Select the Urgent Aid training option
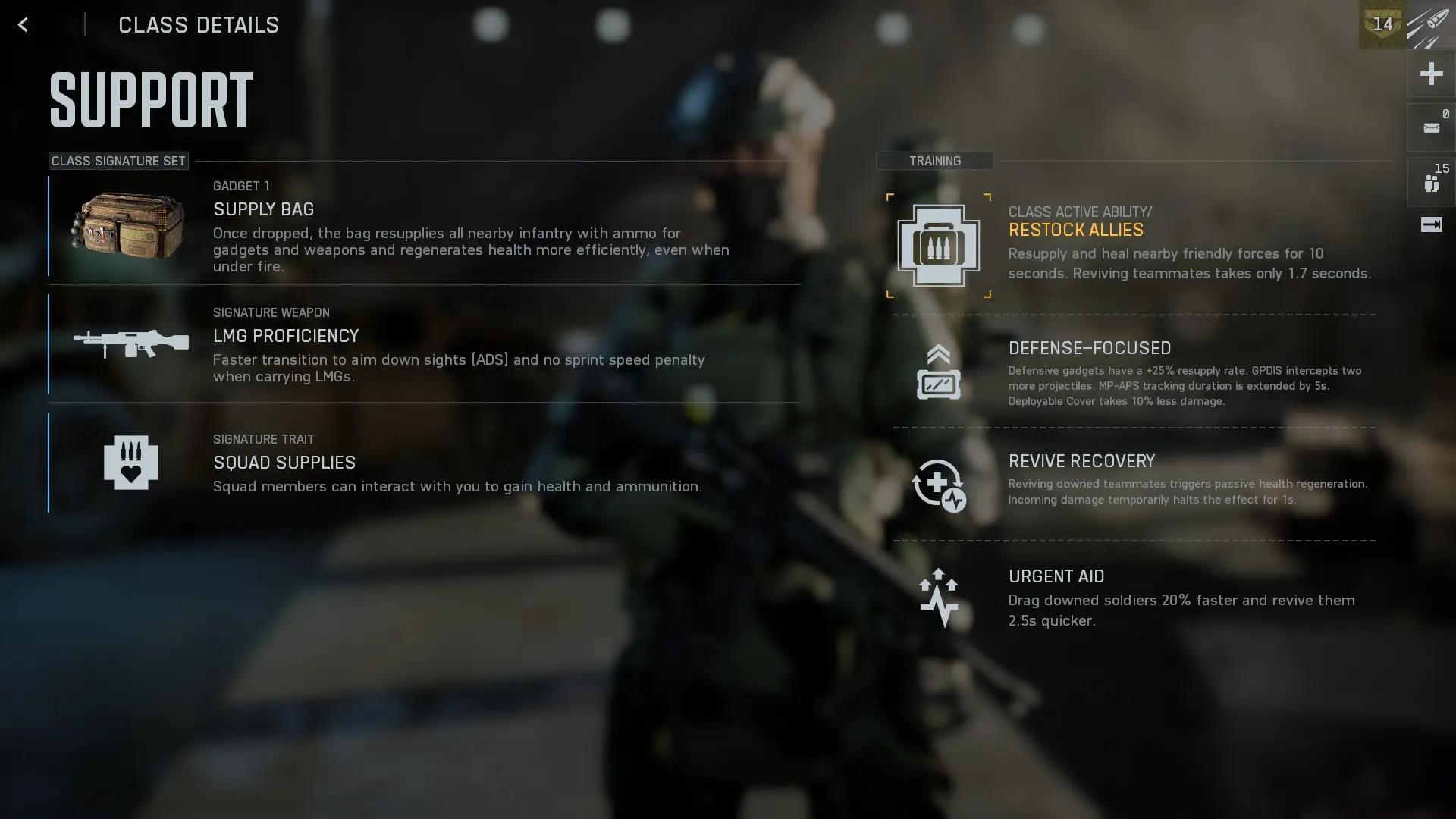This screenshot has height=819, width=1456. tap(1134, 598)
